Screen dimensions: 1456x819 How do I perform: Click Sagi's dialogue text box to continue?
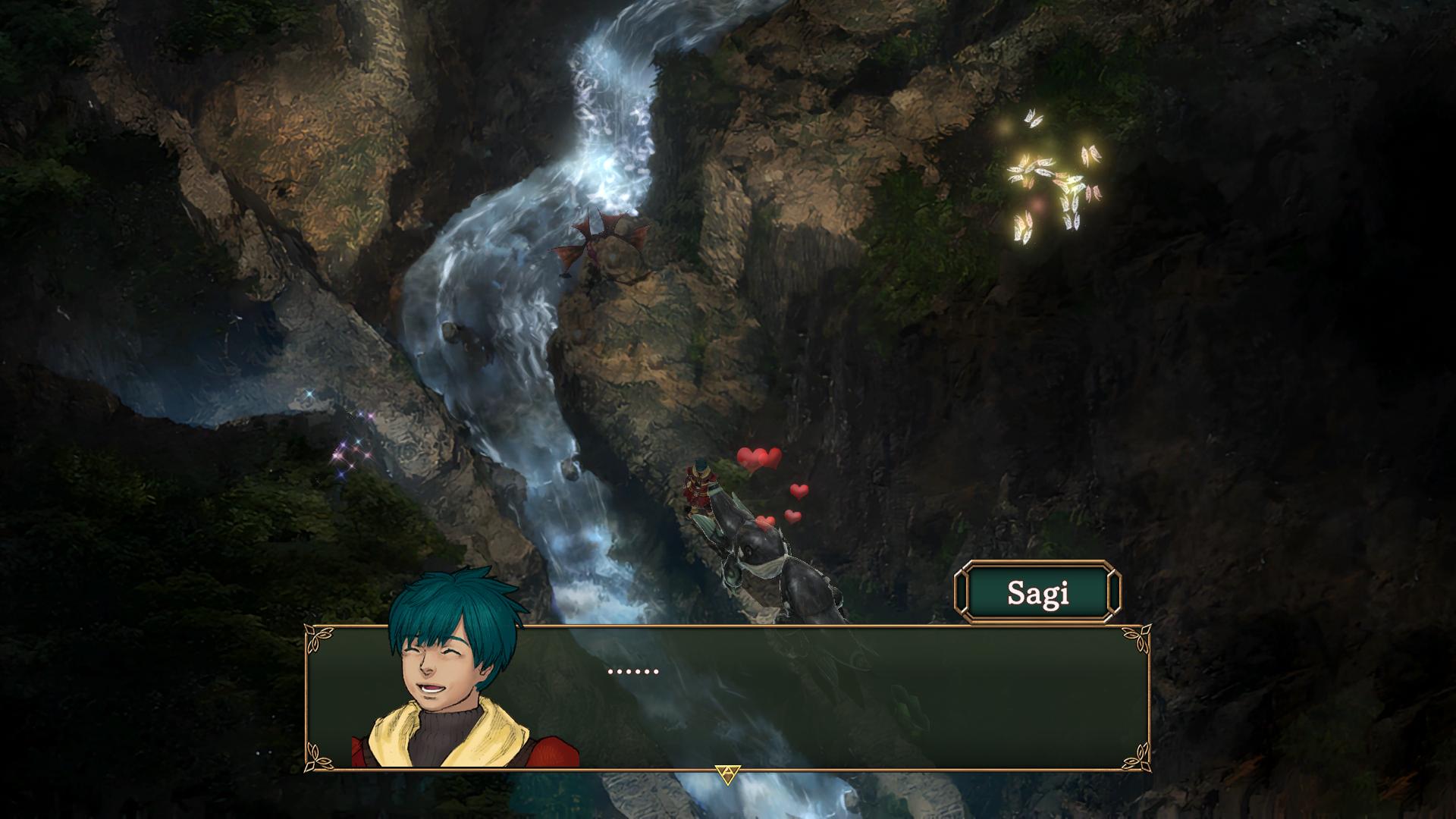point(834,698)
